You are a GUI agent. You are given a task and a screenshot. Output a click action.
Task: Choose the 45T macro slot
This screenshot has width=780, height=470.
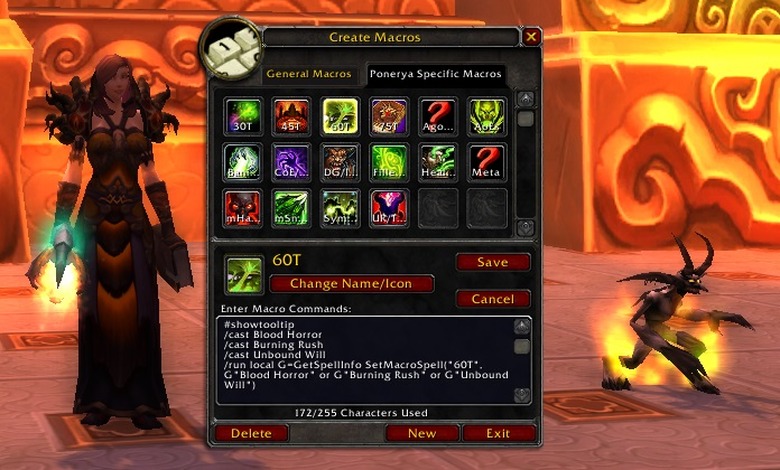[x=291, y=116]
